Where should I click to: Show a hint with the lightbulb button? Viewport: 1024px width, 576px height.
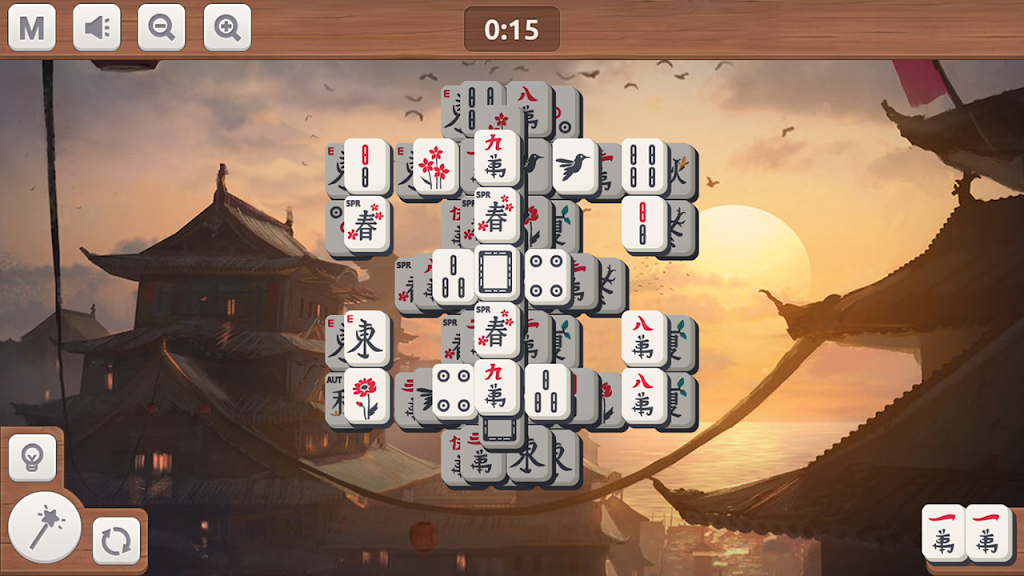[32, 458]
